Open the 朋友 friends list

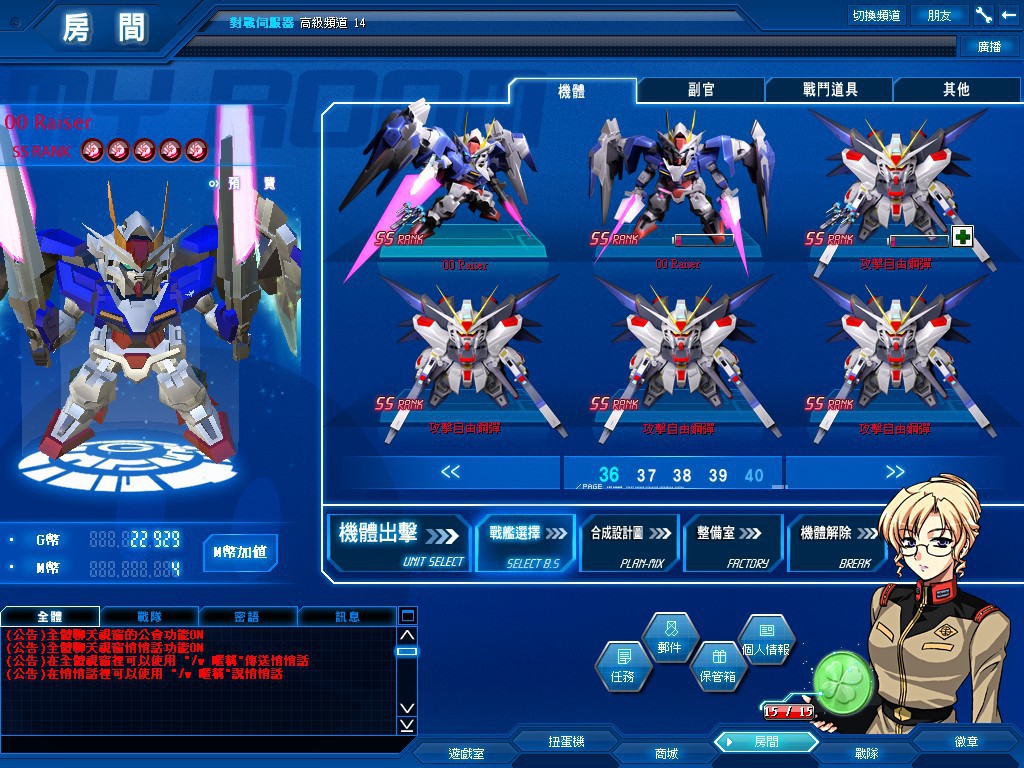(x=939, y=15)
